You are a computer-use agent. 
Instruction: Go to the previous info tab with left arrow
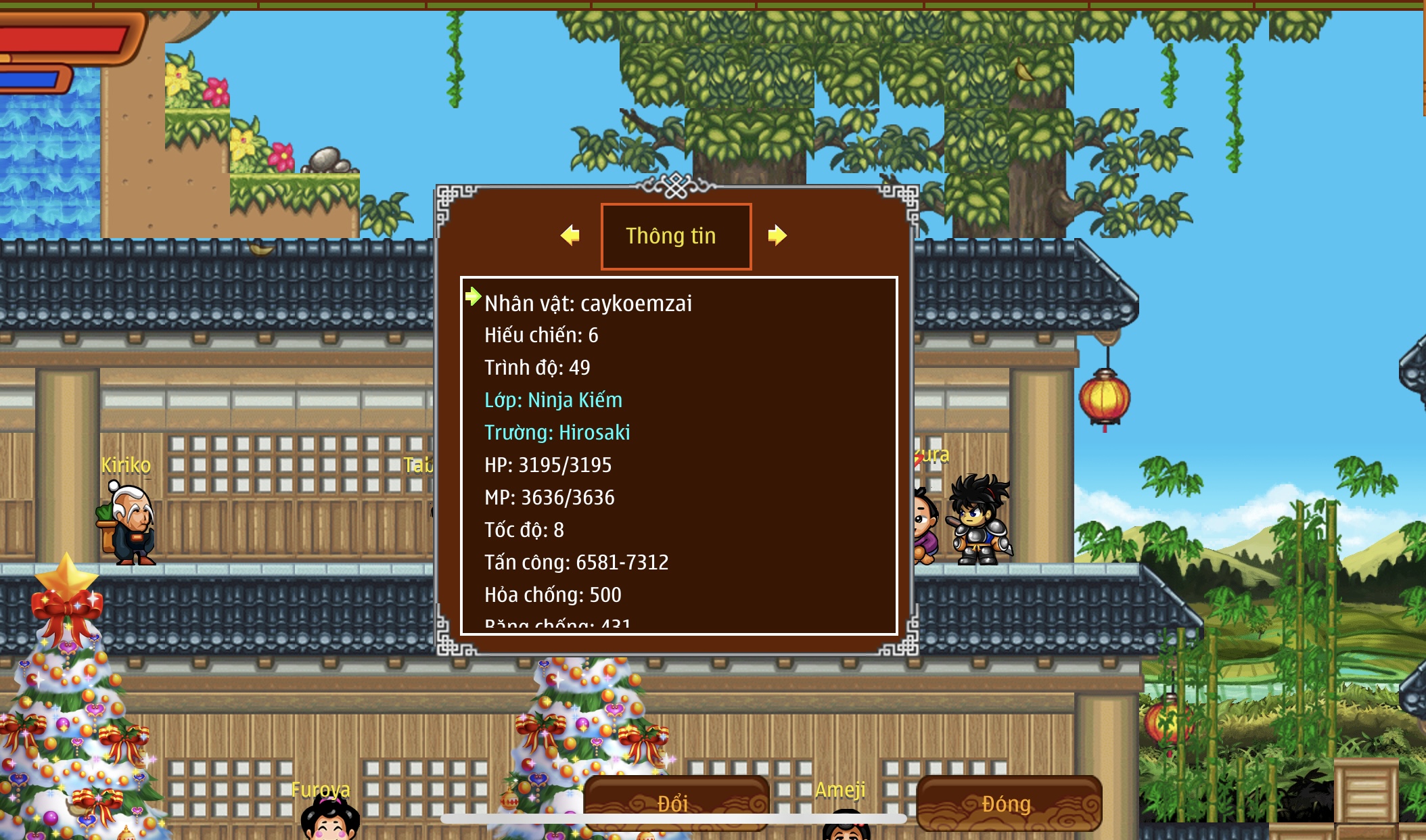click(x=570, y=235)
